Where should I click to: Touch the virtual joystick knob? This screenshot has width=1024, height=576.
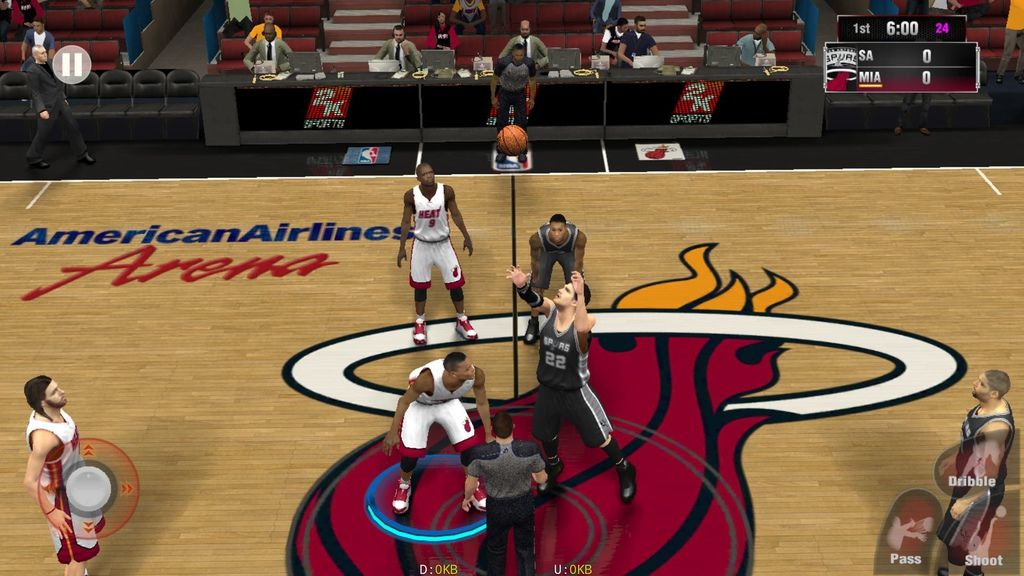(88, 488)
